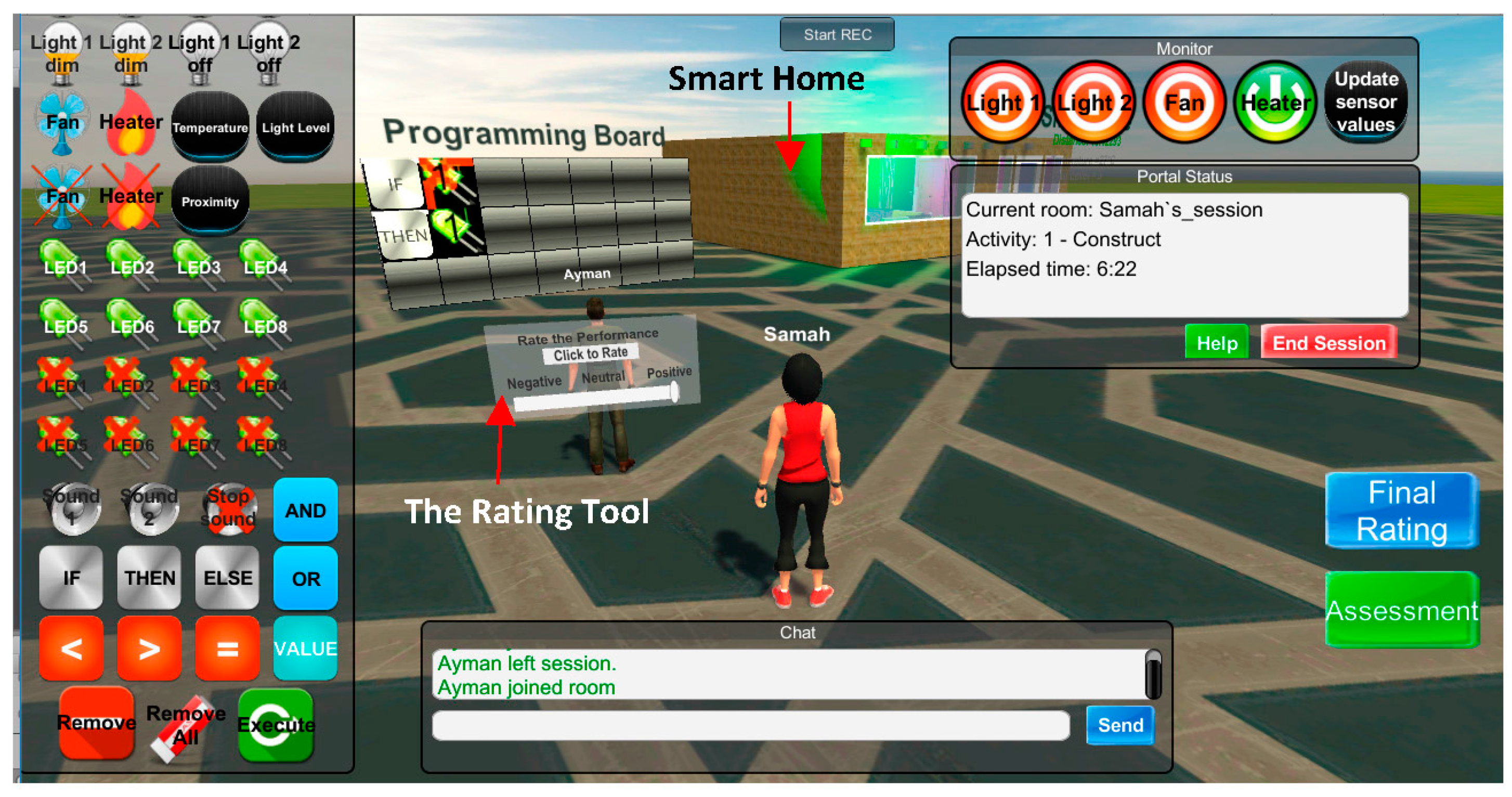
Task: Execute the program with green button
Action: tap(275, 725)
